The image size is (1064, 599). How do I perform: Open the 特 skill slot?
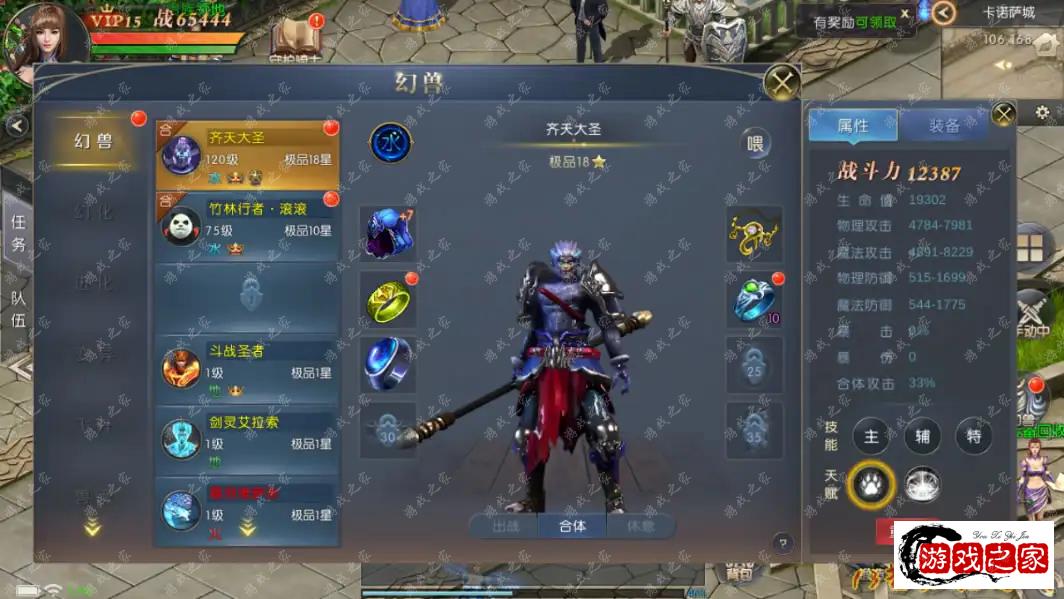973,436
